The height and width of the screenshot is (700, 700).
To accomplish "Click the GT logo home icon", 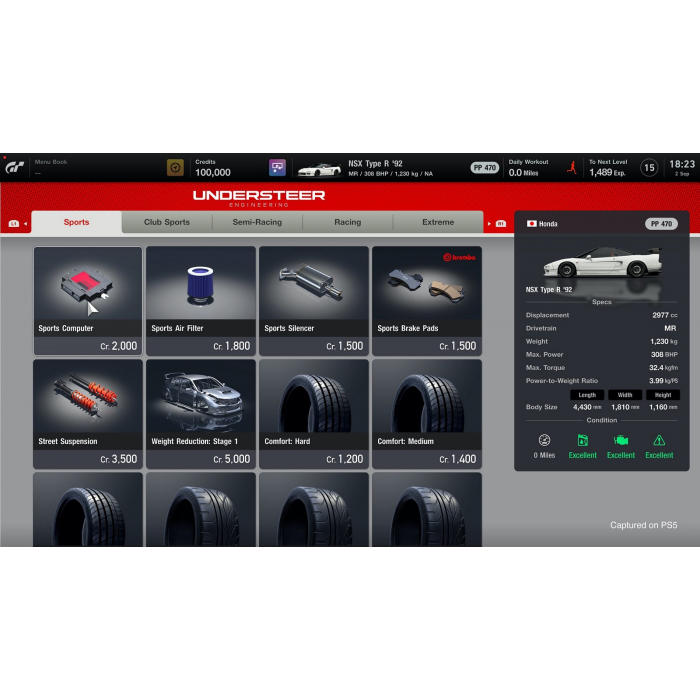I will click(15, 167).
